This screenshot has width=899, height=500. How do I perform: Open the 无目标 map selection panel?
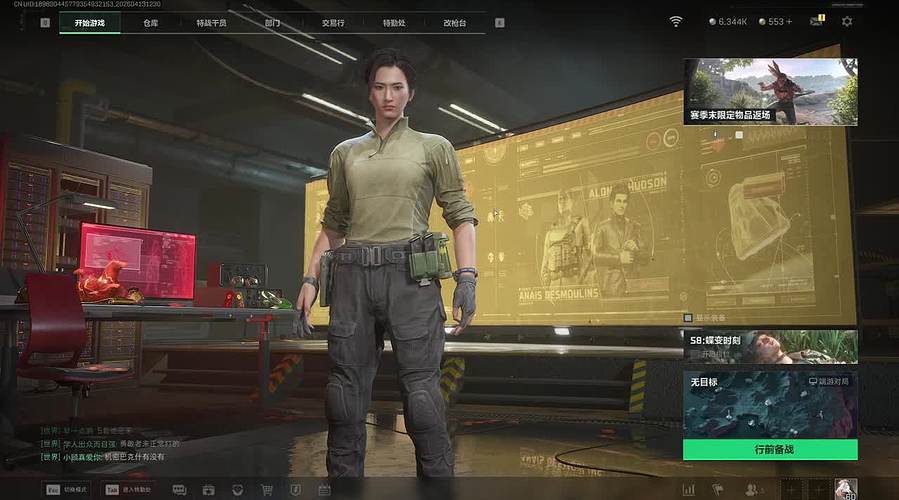[x=769, y=405]
